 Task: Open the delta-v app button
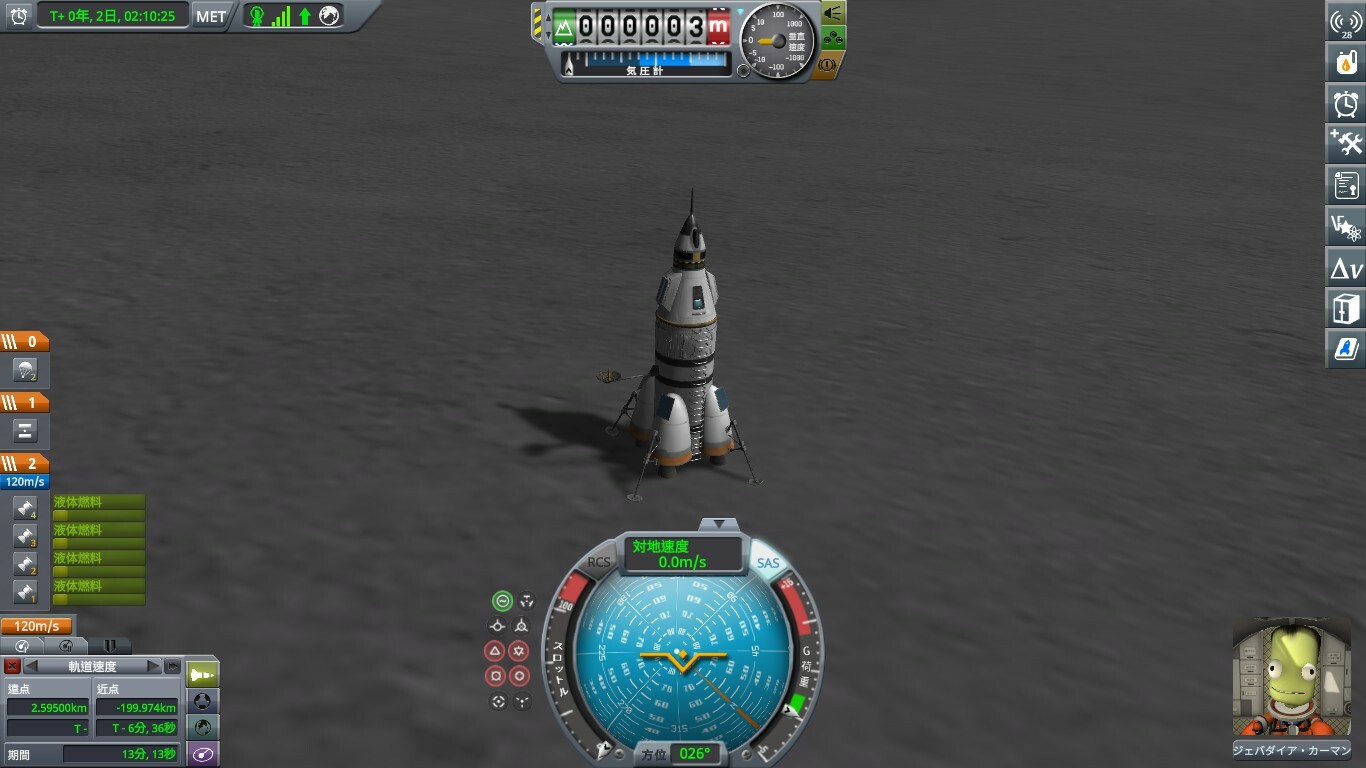tap(1346, 268)
